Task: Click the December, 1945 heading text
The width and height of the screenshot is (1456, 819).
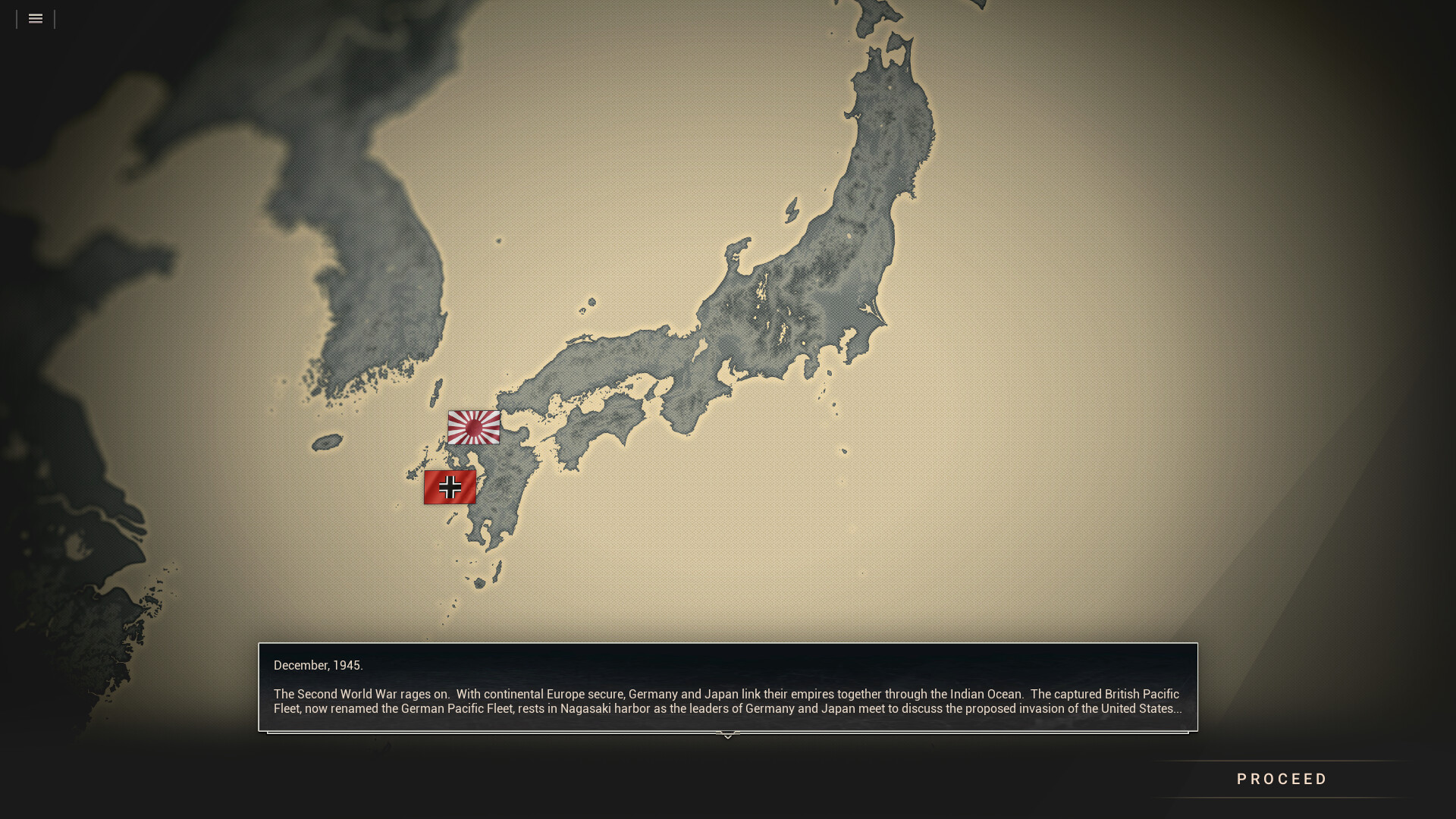Action: 318,665
